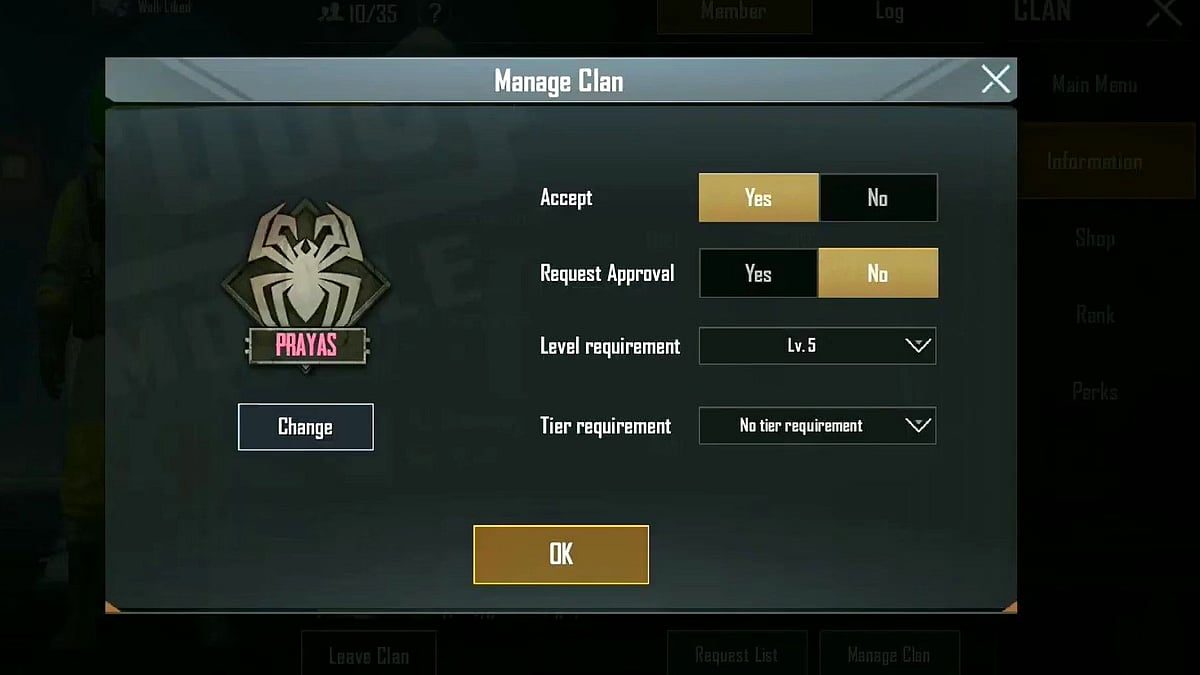Set Accept to No
Image resolution: width=1200 pixels, height=675 pixels.
878,198
